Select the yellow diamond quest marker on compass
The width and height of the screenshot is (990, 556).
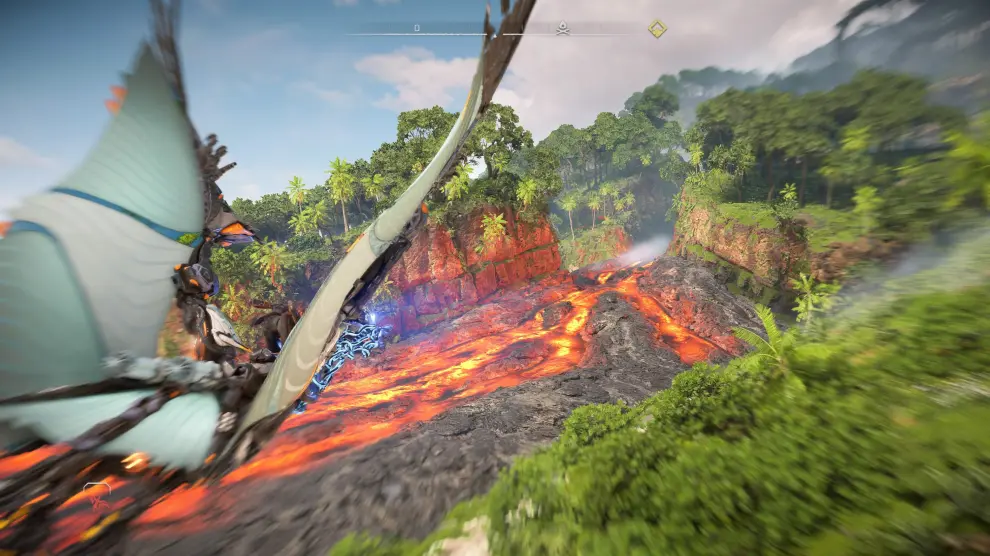(x=657, y=29)
